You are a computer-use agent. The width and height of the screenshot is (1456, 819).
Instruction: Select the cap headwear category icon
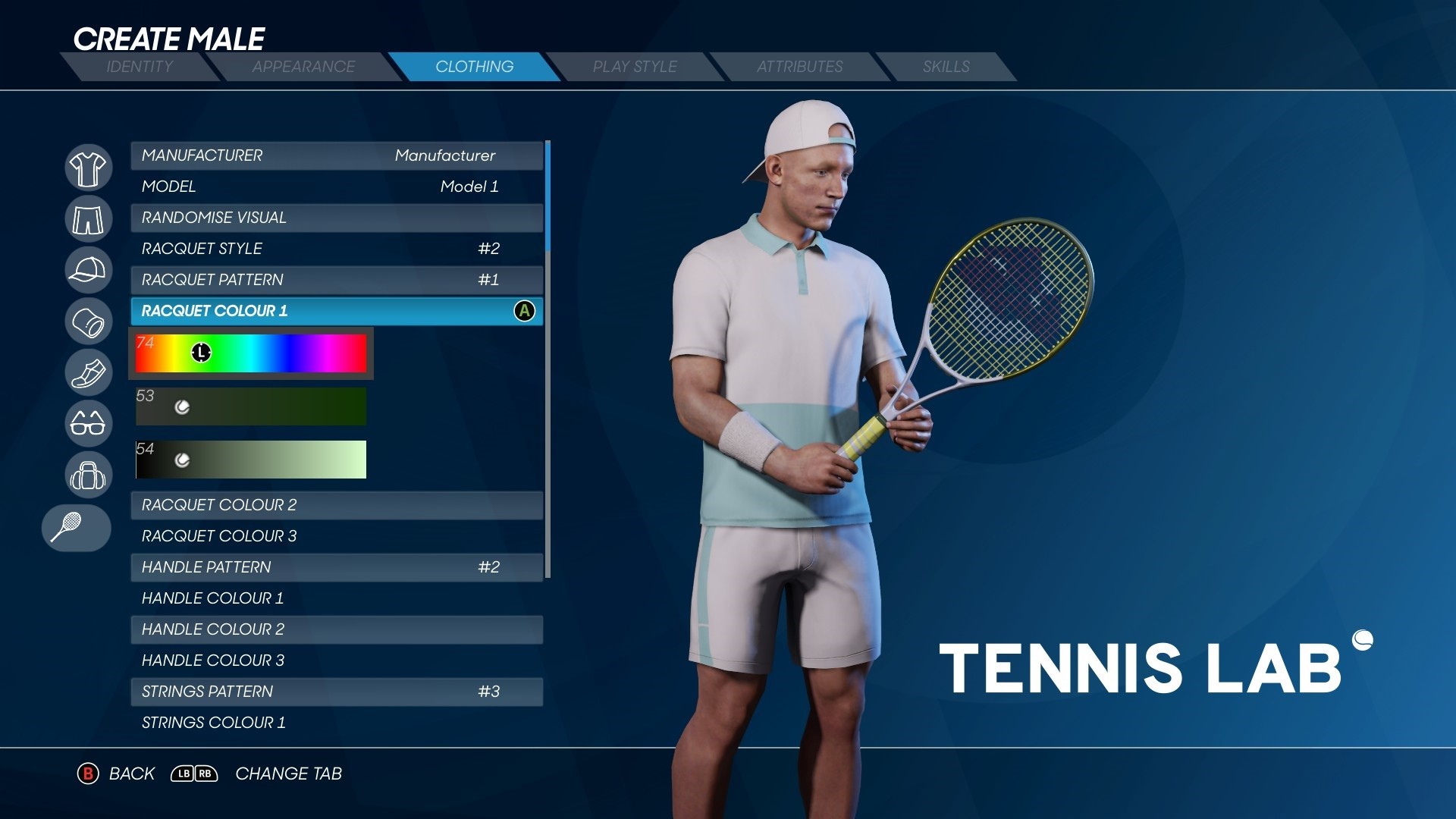coord(88,270)
